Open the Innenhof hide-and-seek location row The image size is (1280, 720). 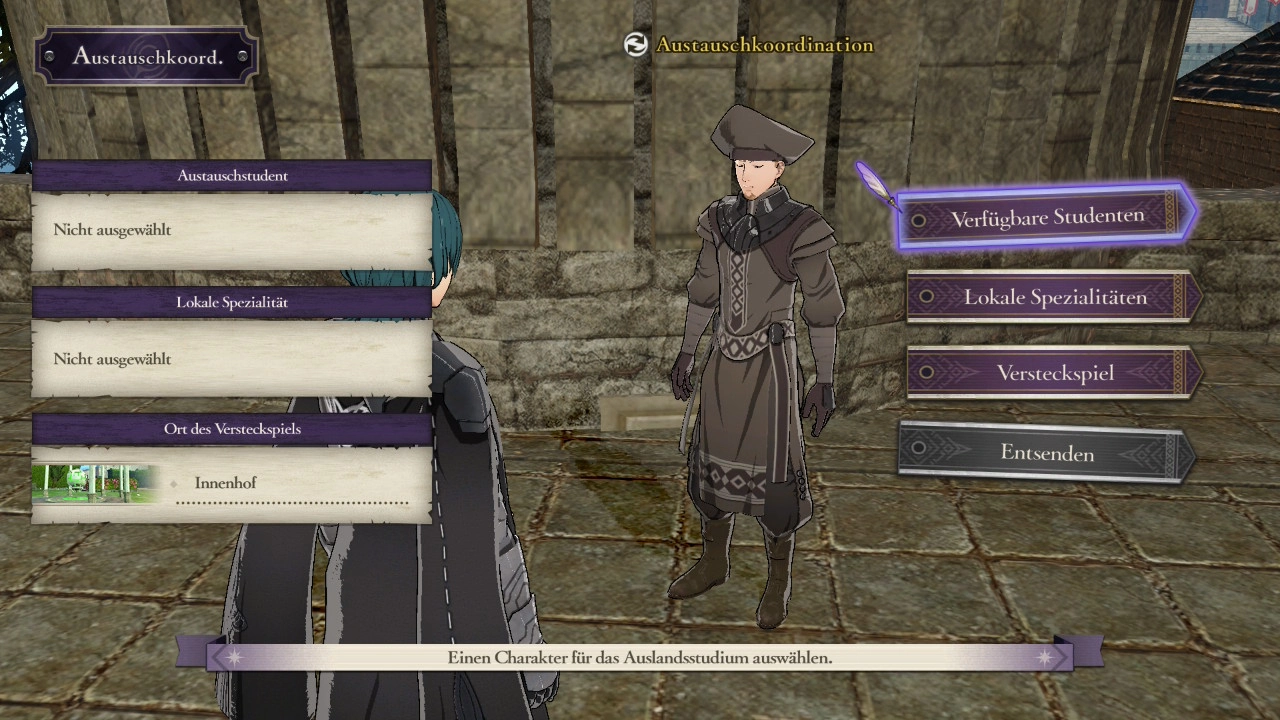(x=292, y=484)
